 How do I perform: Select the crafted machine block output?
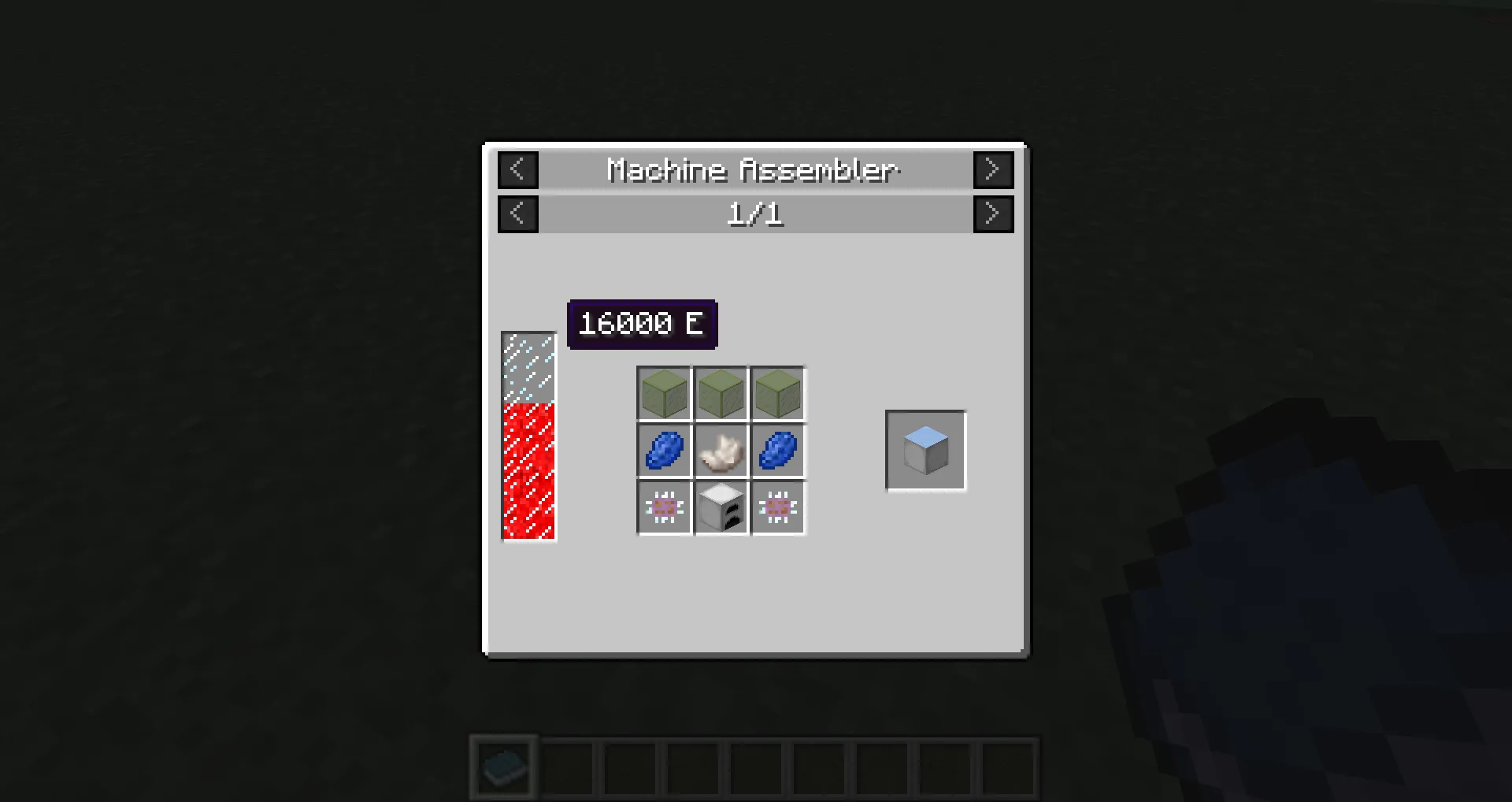925,450
